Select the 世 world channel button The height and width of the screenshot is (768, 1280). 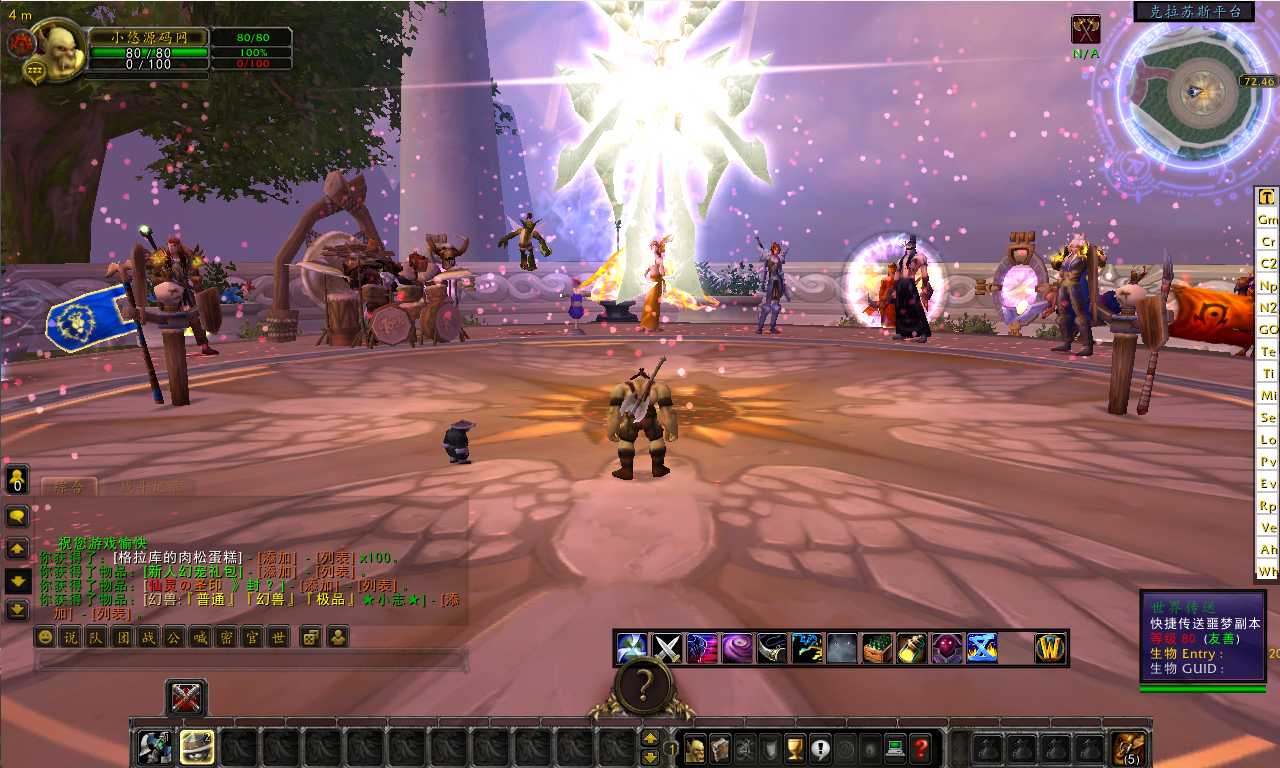(279, 637)
